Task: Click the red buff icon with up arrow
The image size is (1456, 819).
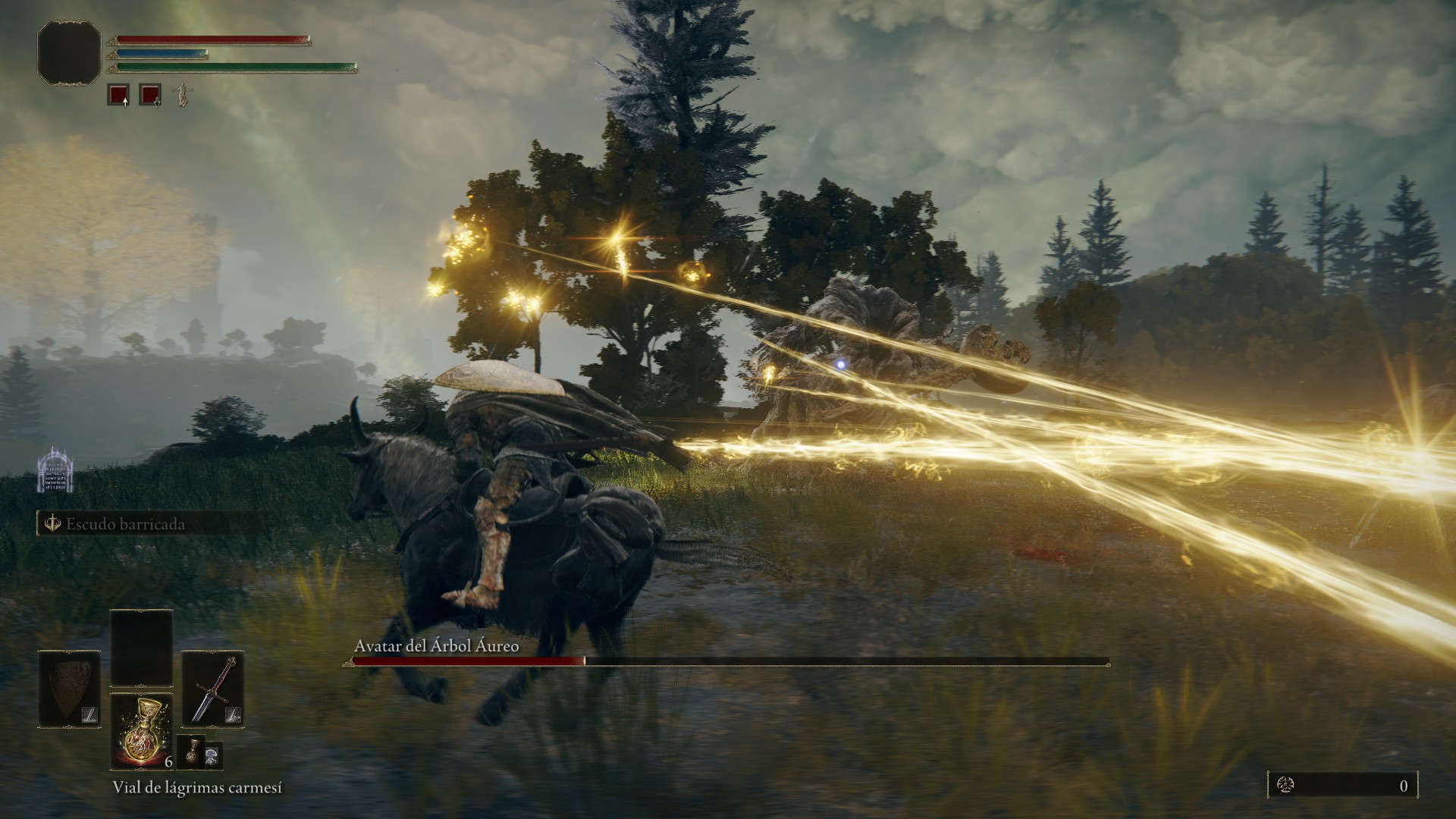Action: (118, 95)
